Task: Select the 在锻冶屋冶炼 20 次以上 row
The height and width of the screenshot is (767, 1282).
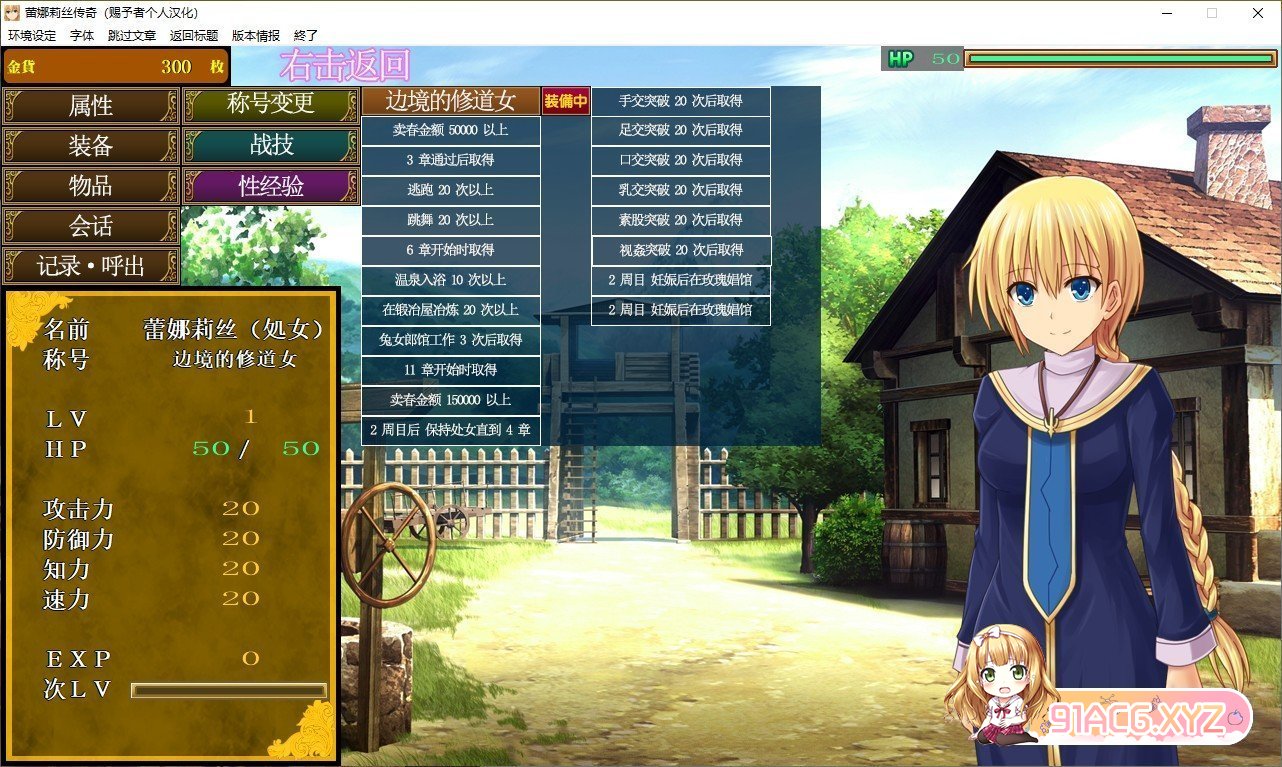Action: coord(450,310)
